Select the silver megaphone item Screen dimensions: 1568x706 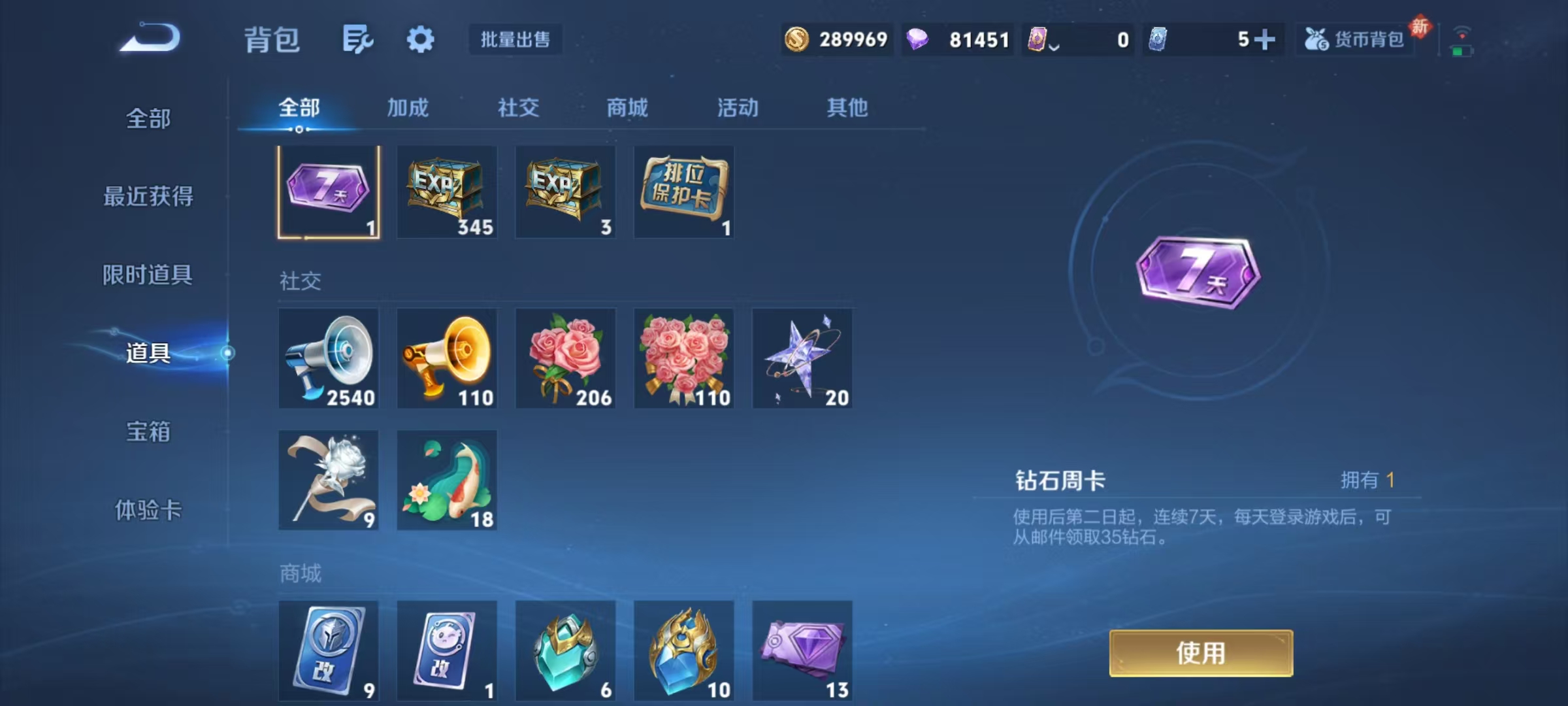(x=329, y=358)
